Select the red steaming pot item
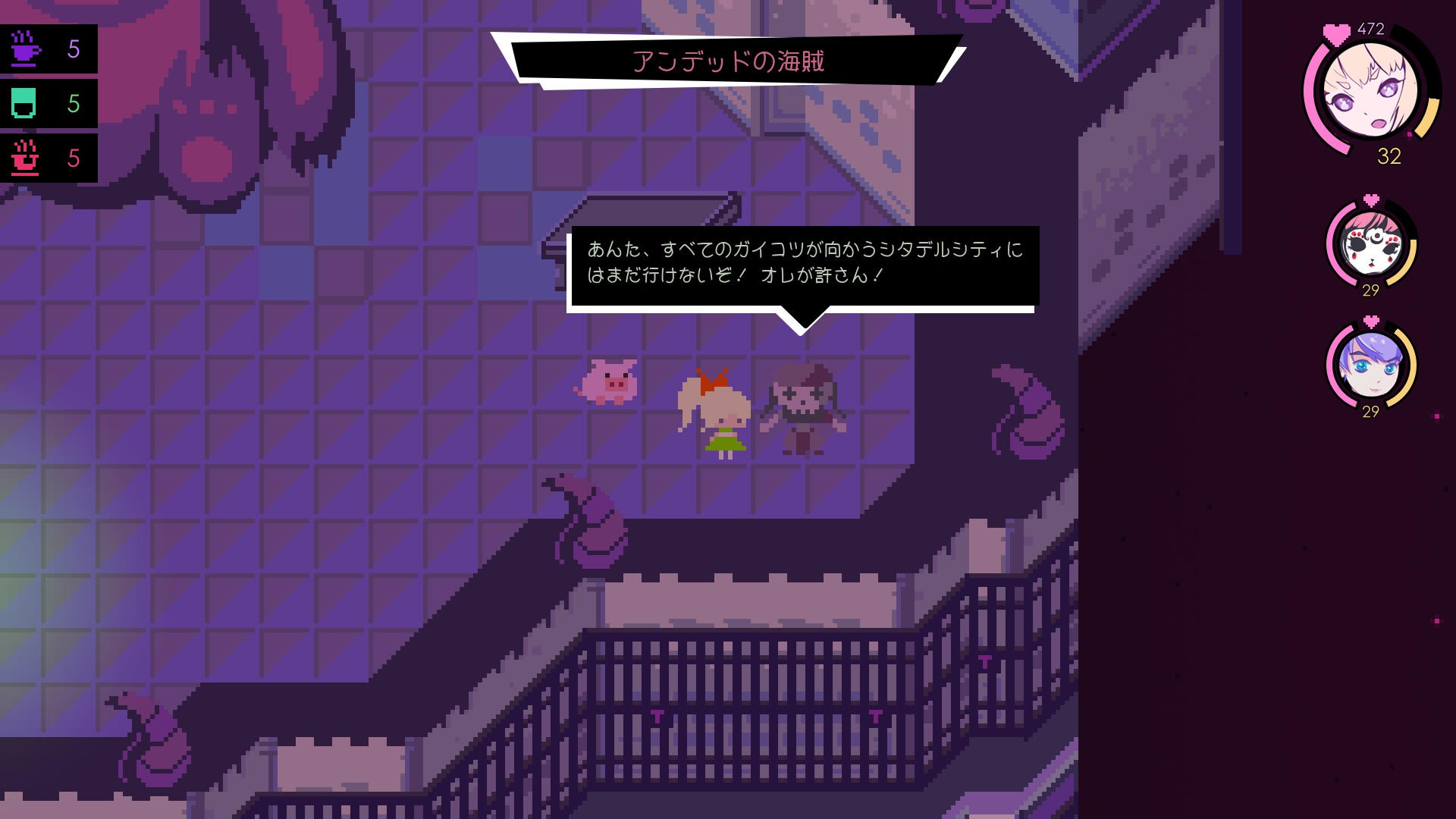The width and height of the screenshot is (1456, 819). click(25, 158)
